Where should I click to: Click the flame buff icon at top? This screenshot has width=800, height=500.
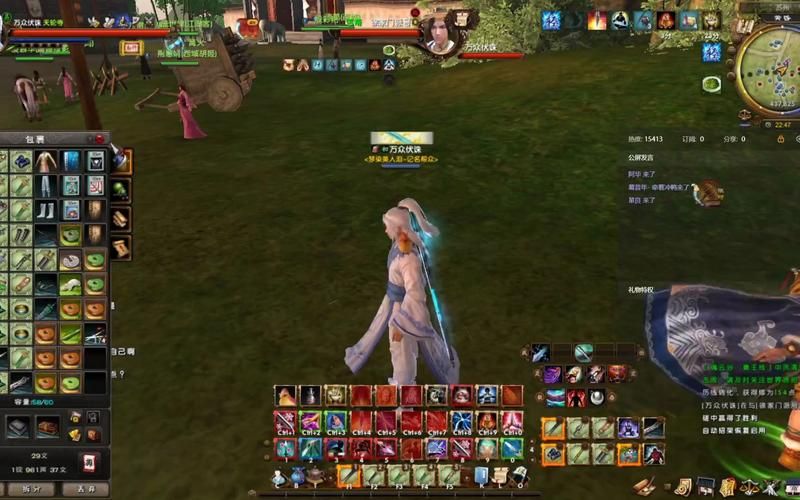pyautogui.click(x=597, y=20)
